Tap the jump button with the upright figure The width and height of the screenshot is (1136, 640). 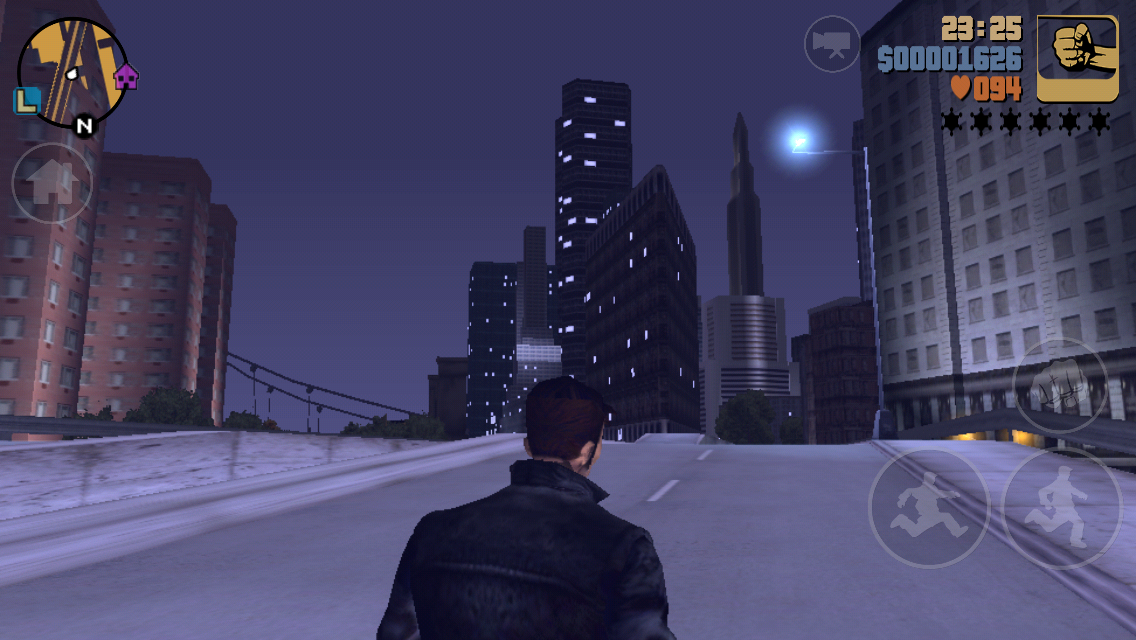point(1062,508)
